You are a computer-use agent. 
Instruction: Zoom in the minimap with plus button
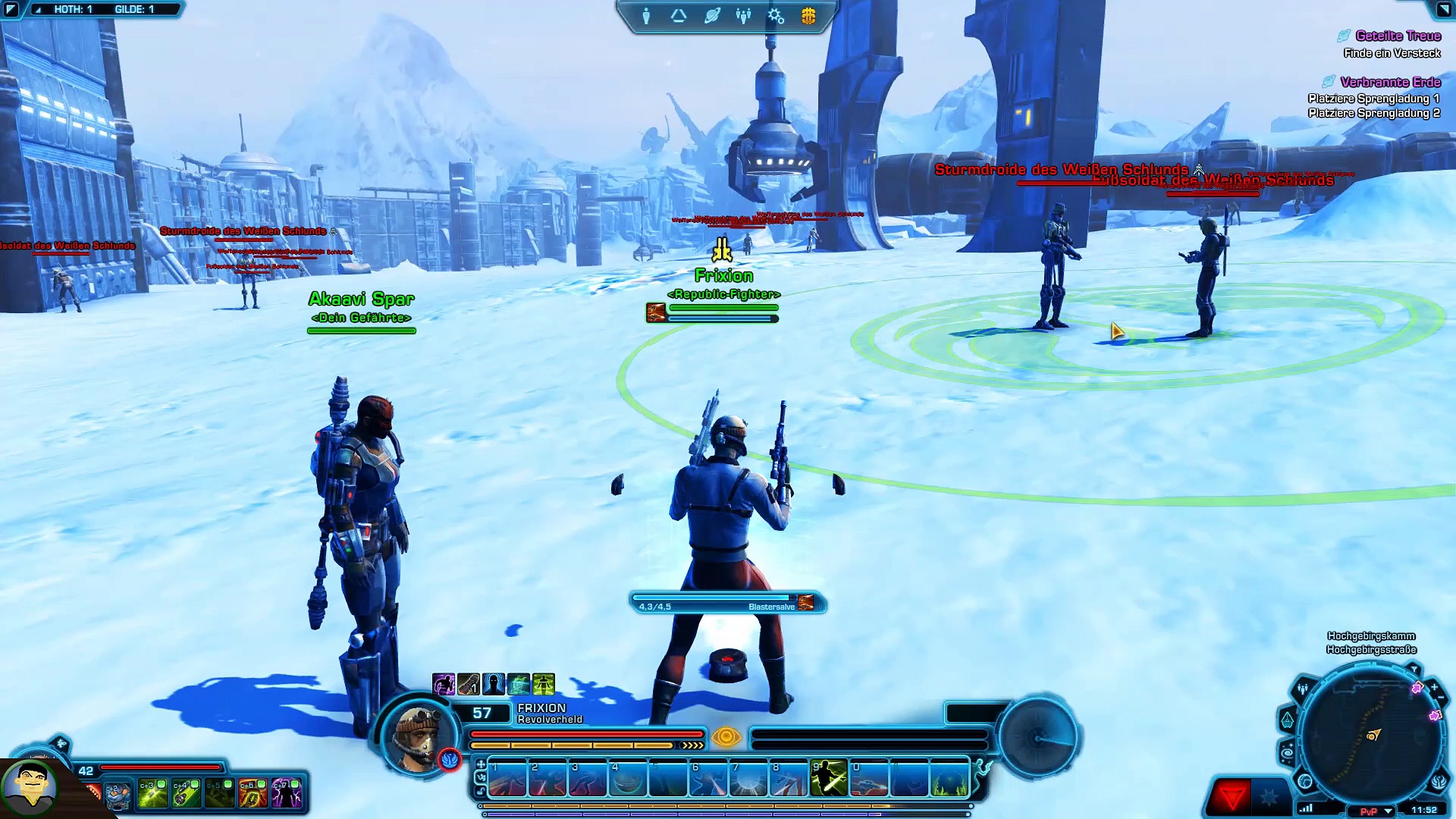click(1434, 688)
